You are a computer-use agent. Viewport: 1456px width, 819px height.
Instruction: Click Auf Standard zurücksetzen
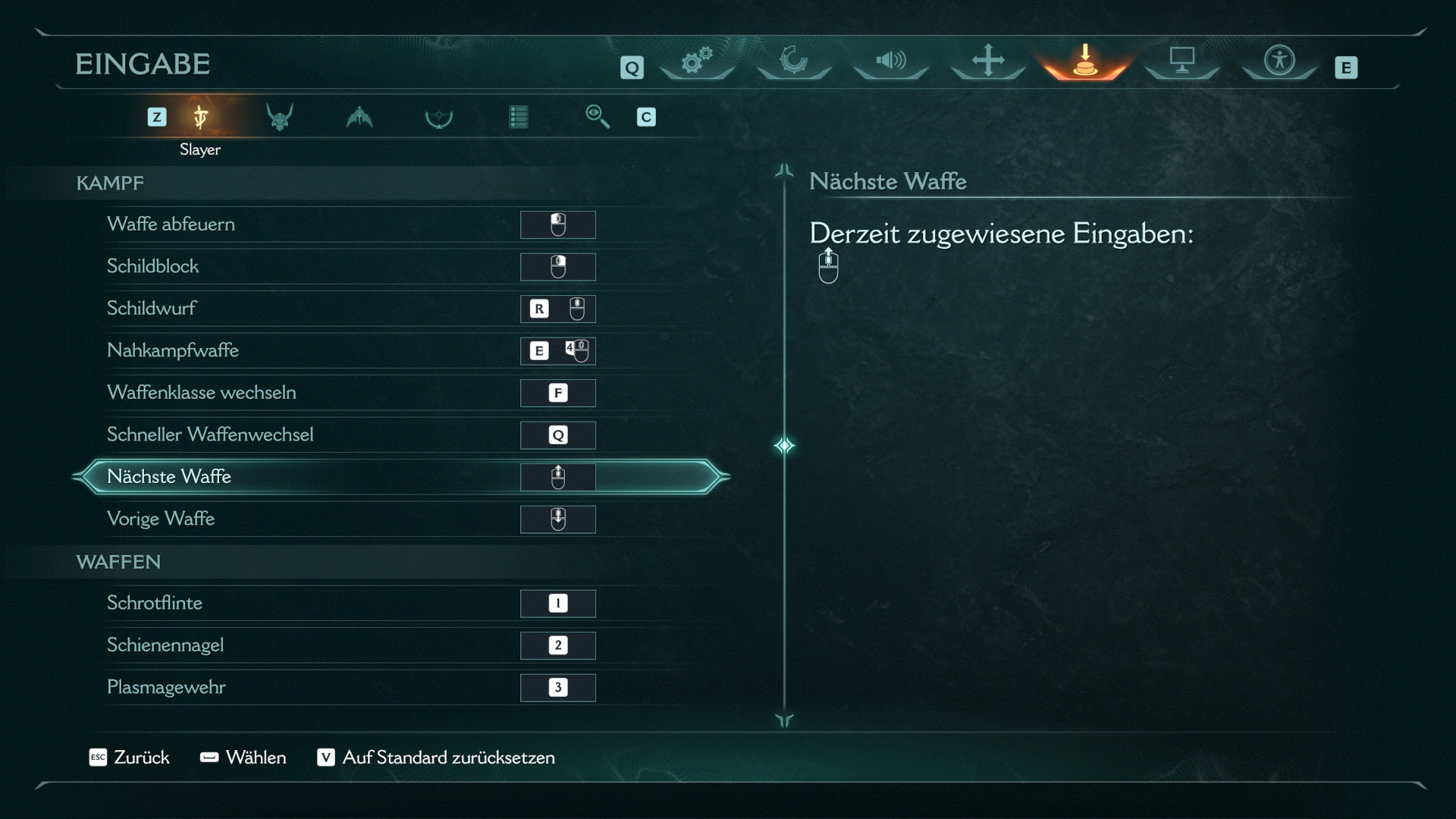(x=437, y=758)
